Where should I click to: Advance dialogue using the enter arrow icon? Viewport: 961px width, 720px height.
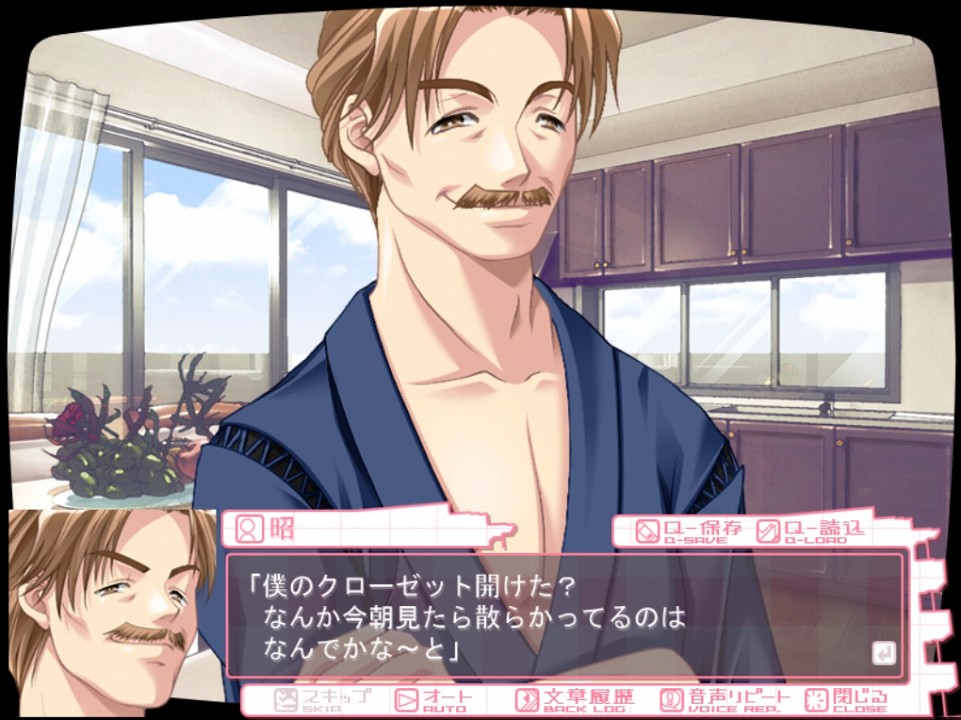click(x=883, y=654)
